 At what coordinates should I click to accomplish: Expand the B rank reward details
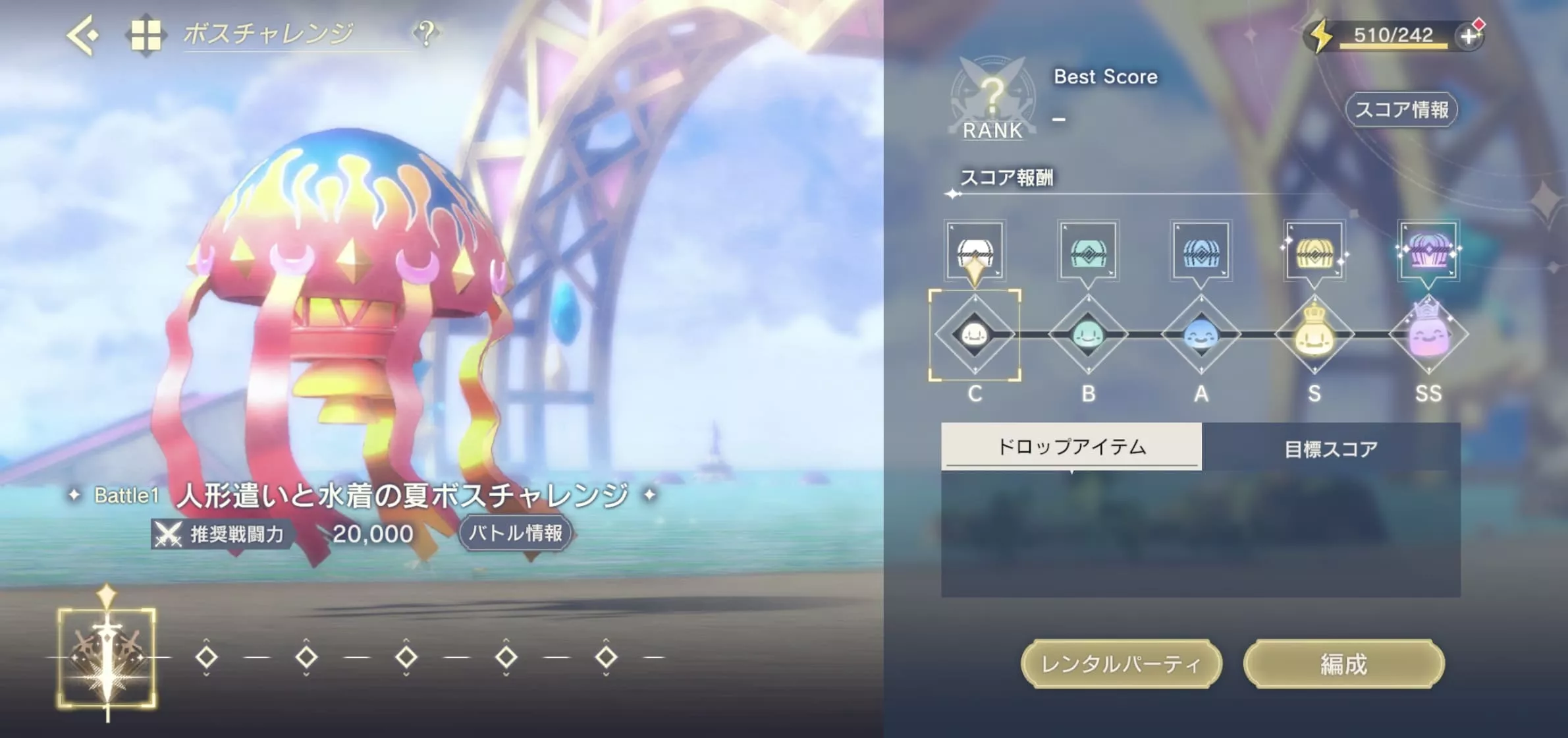tap(1088, 252)
